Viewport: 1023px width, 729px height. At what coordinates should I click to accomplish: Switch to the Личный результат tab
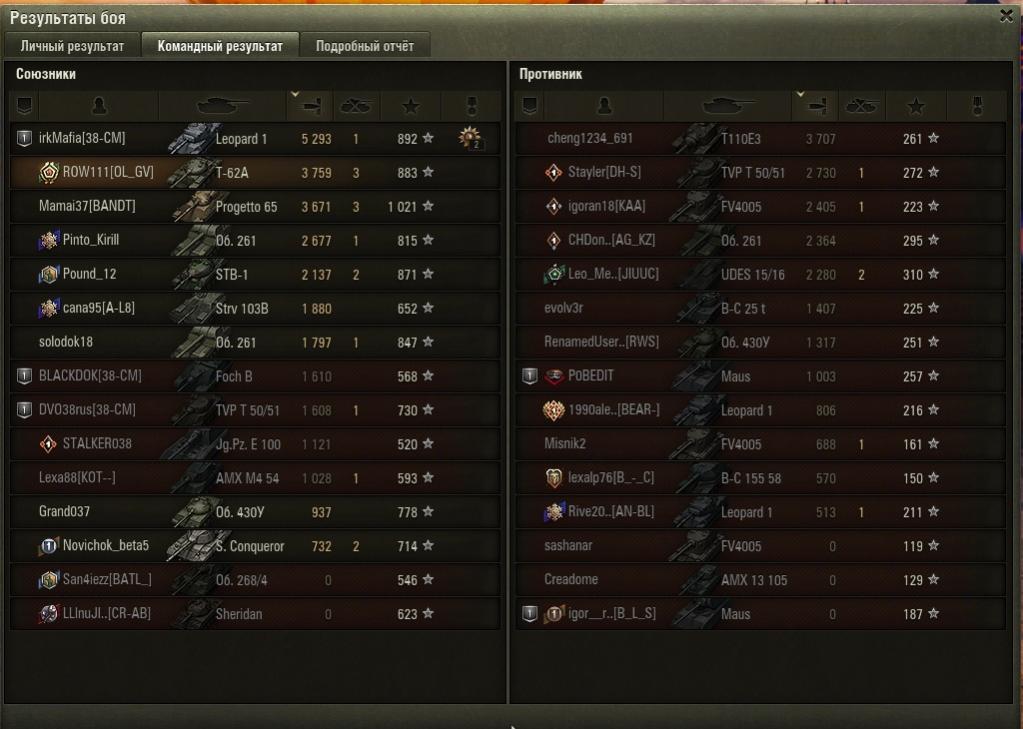(72, 46)
